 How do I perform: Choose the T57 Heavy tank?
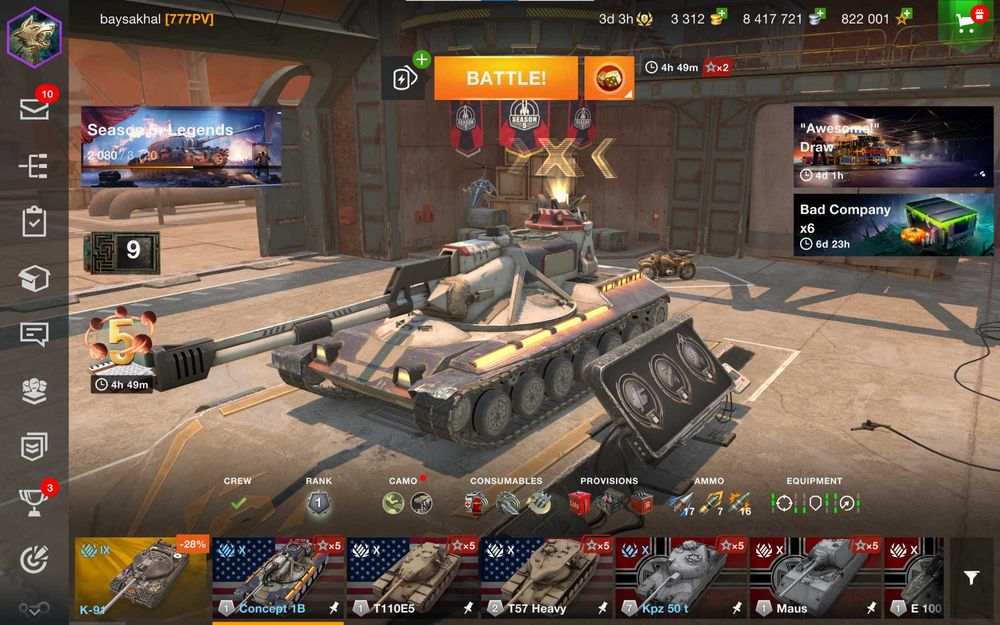(x=546, y=578)
